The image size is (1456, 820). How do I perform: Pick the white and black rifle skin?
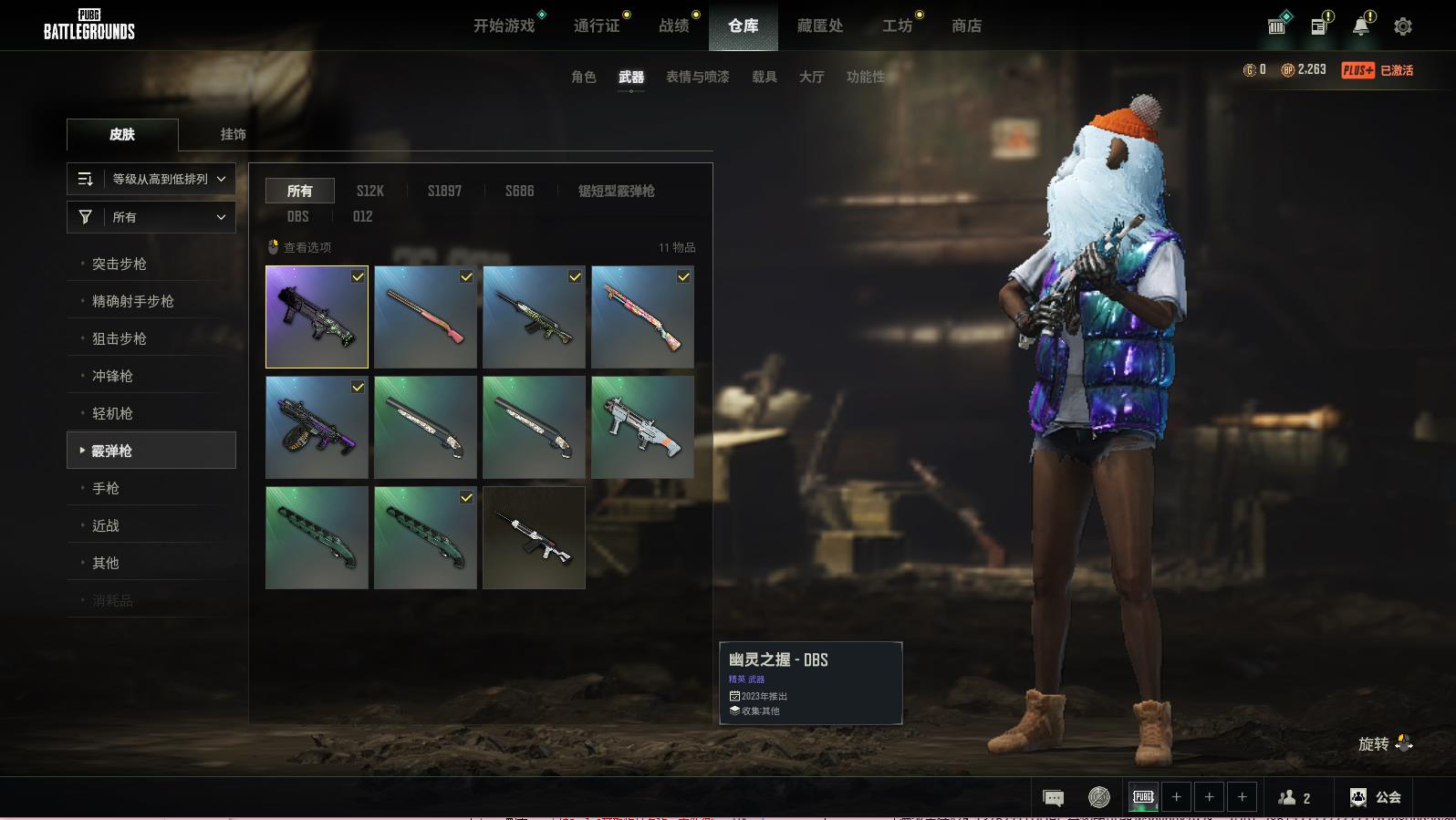click(534, 537)
